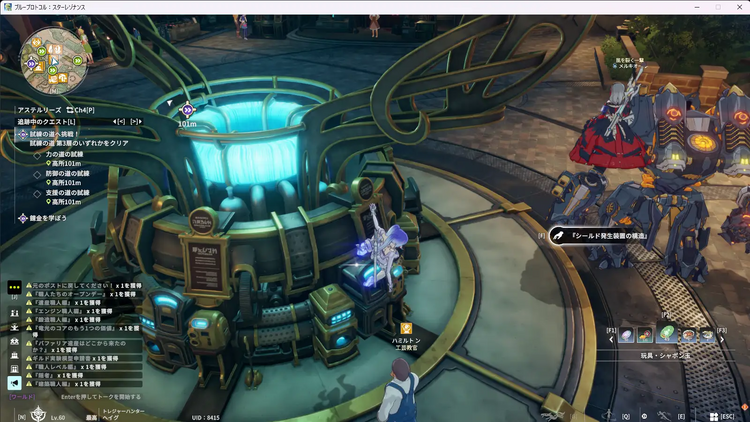Image resolution: width=750 pixels, height=422 pixels.
Task: Switch channel with the Ch4 button
Action: (81, 110)
